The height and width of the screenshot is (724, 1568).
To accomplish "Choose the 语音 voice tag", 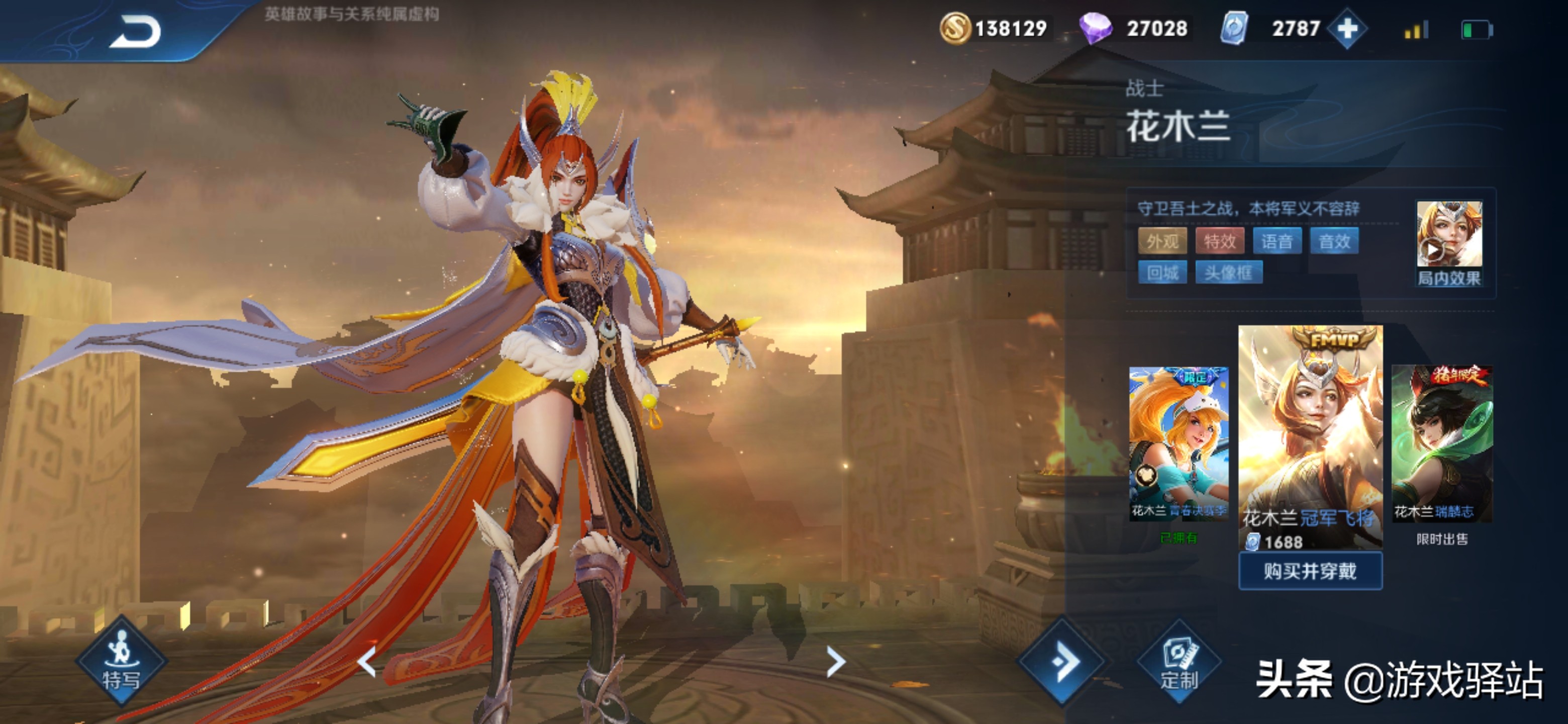I will tap(1277, 242).
